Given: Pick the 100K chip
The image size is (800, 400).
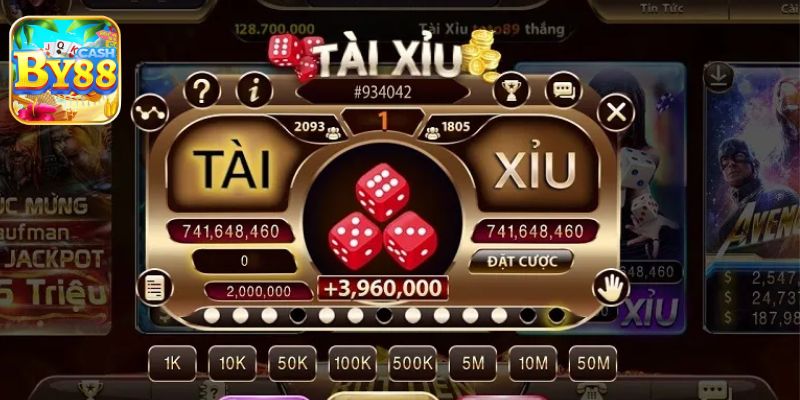Looking at the screenshot, I should (353, 363).
